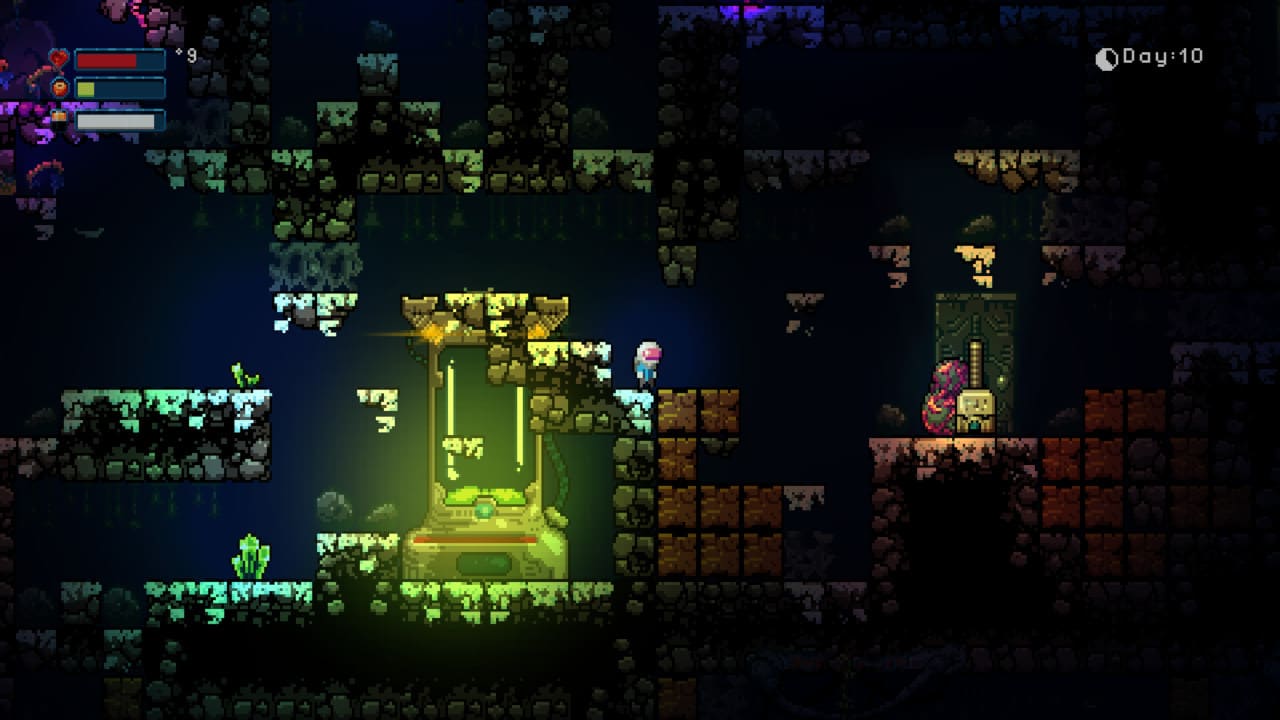Click the heart icon beside the health bar

point(57,58)
